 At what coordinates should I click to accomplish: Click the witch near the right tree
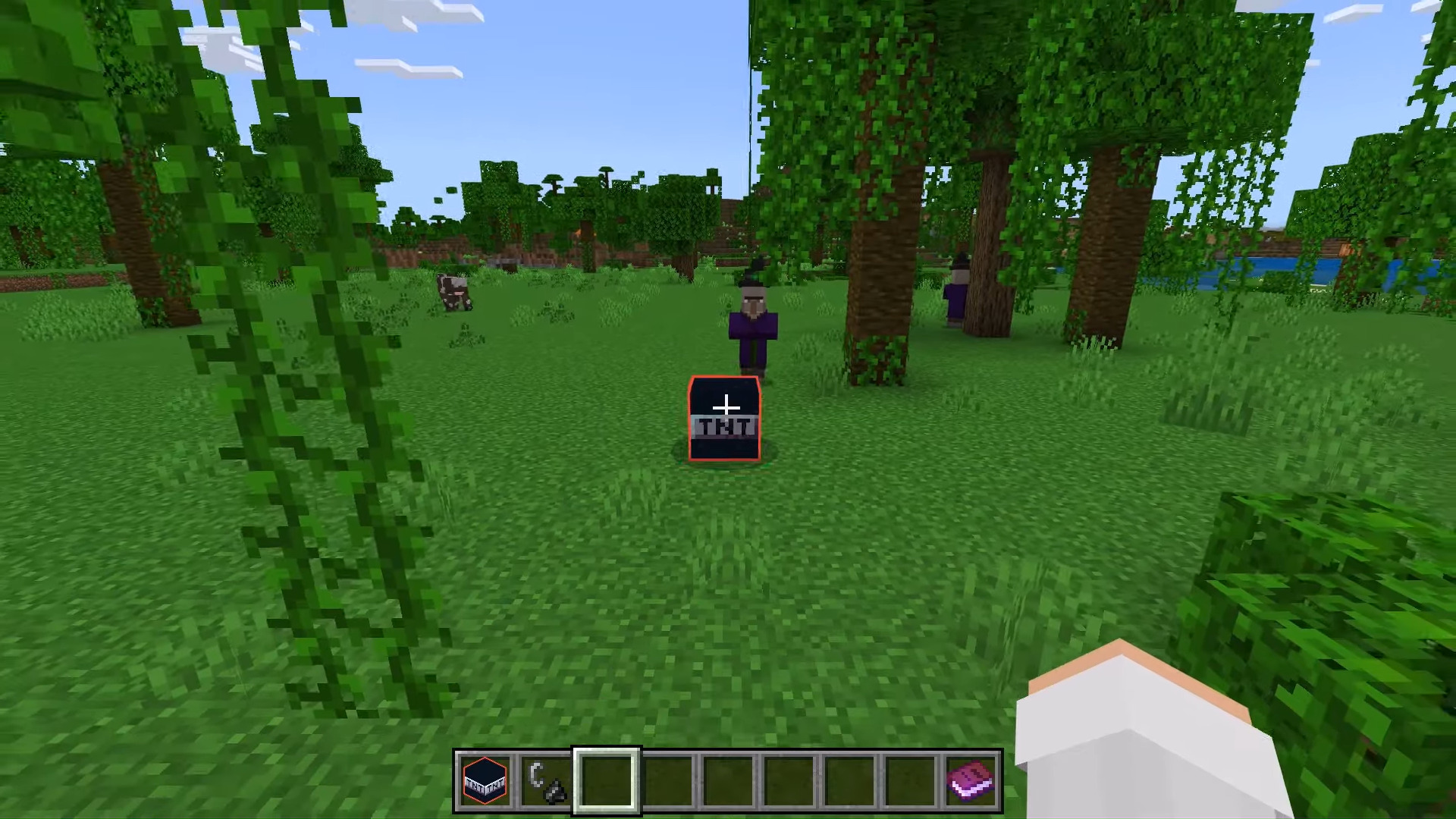click(x=957, y=296)
